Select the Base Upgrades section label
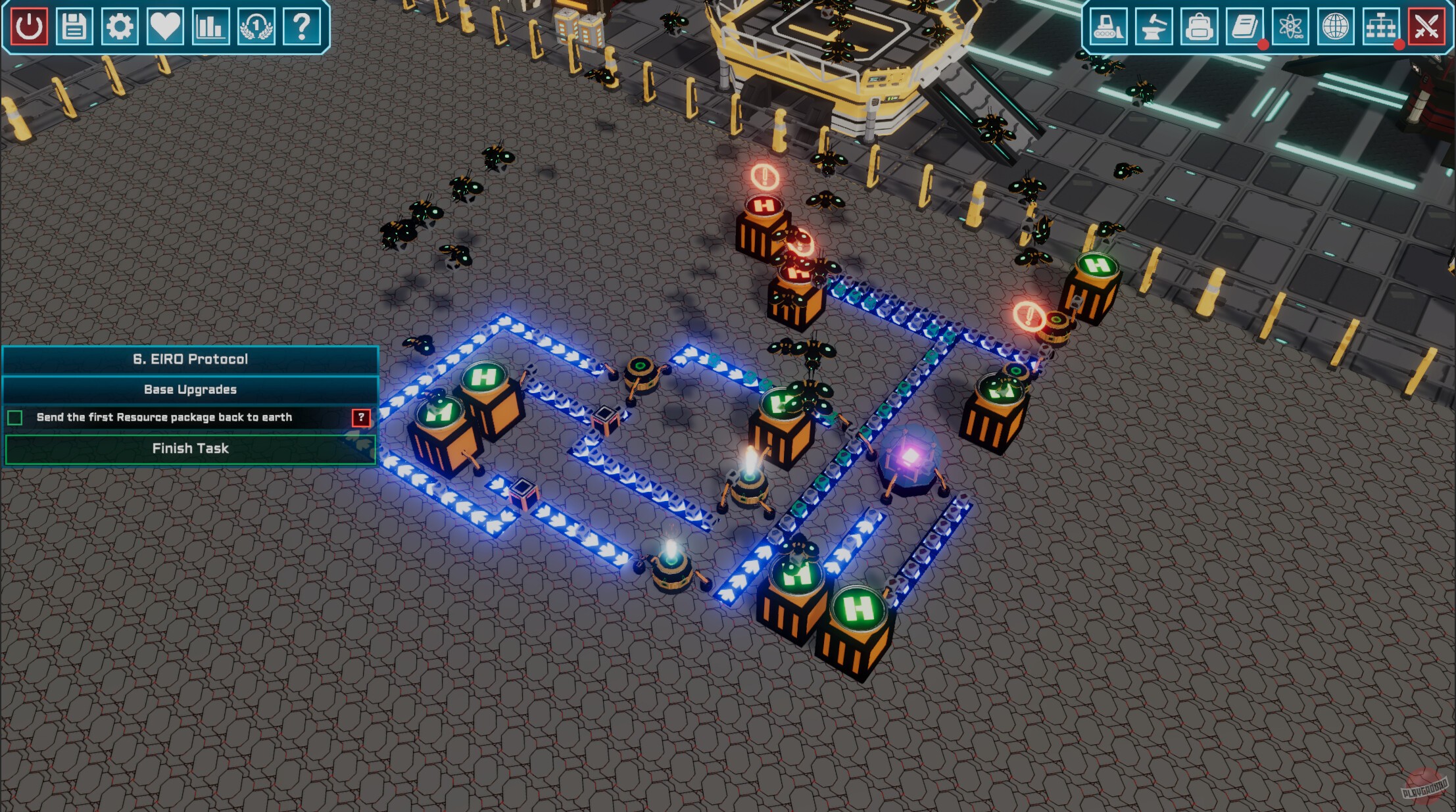The image size is (1456, 812). [x=191, y=389]
